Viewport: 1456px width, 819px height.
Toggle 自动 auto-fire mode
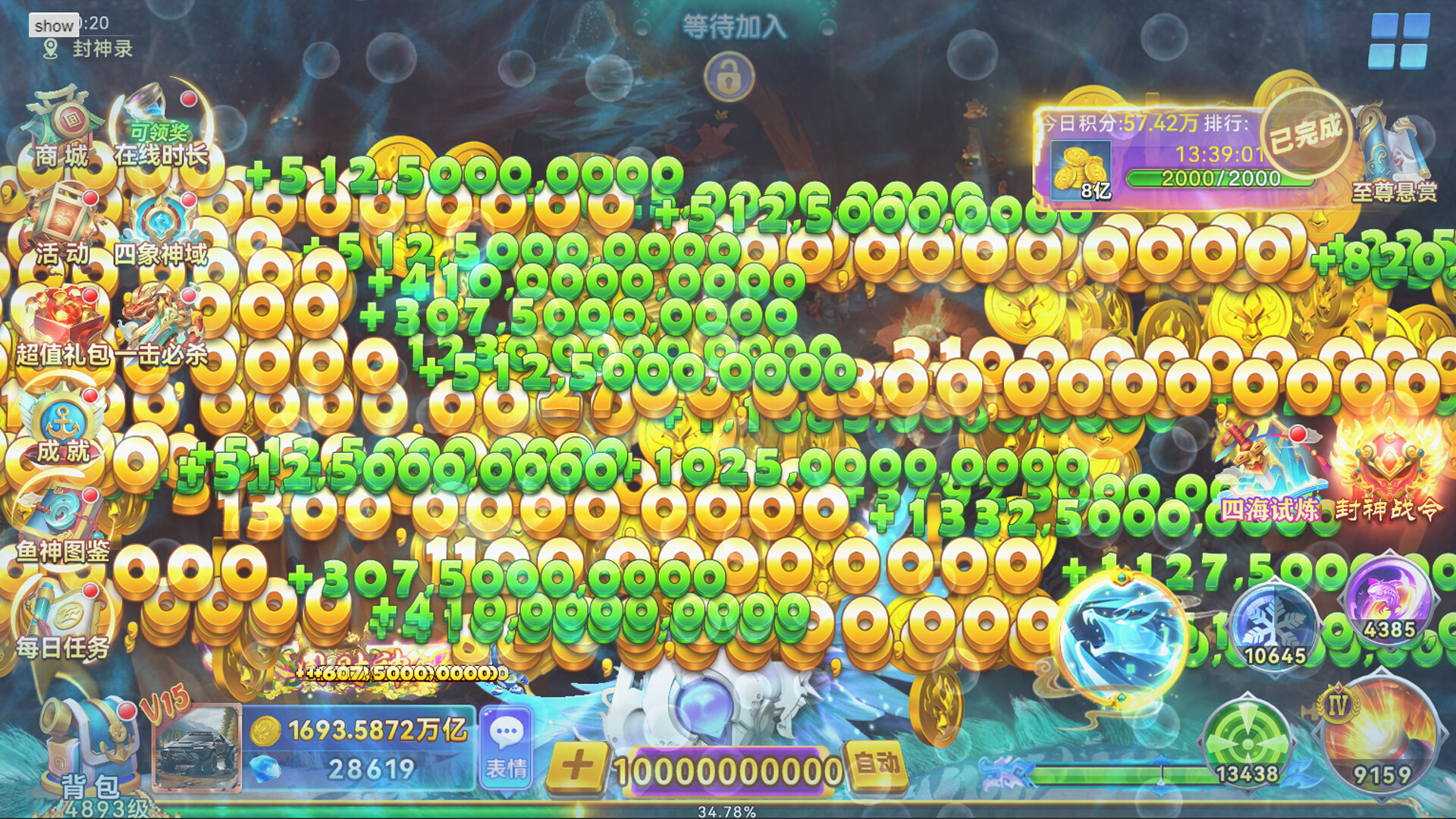pos(877,764)
